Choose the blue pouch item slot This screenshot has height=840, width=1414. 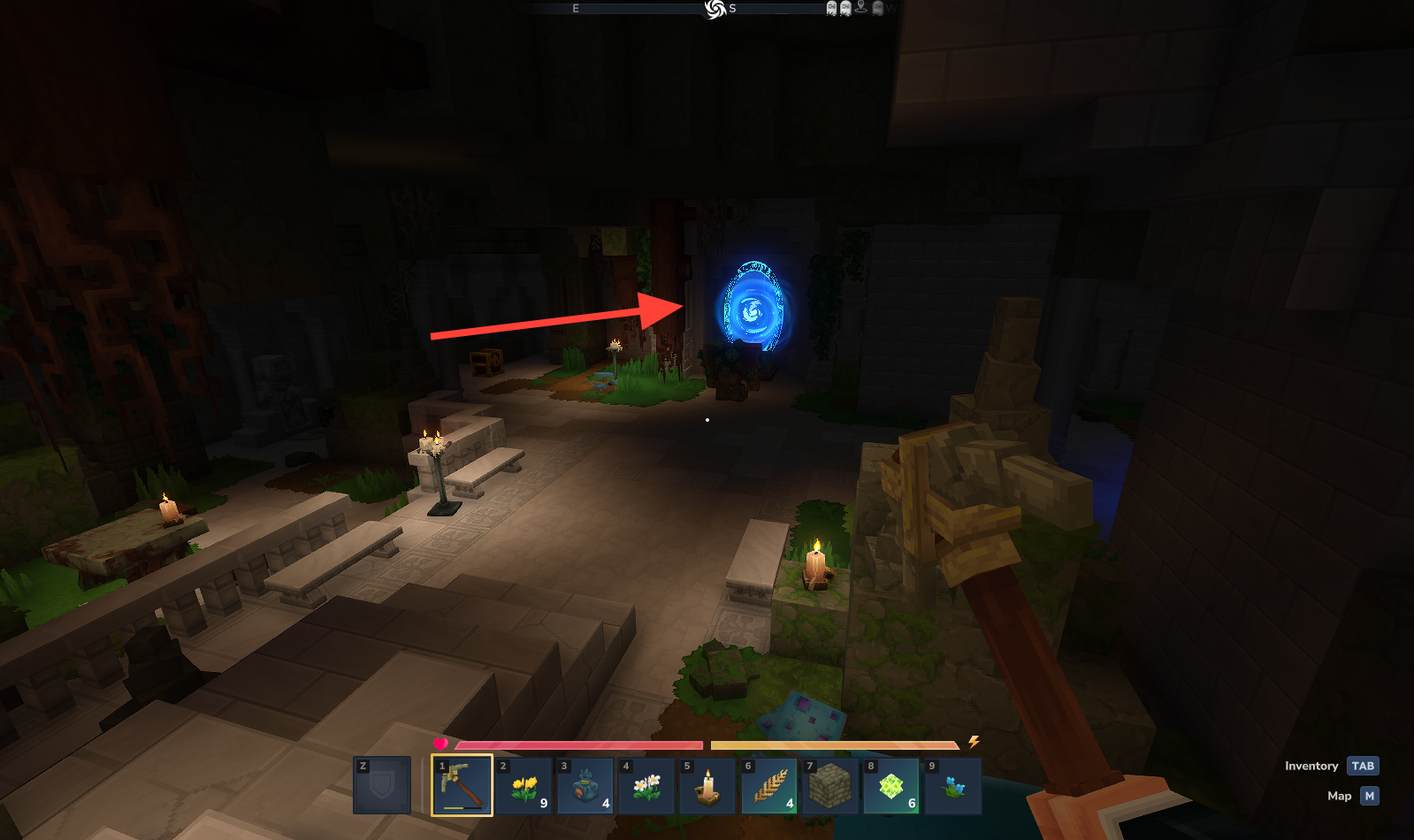coord(585,785)
